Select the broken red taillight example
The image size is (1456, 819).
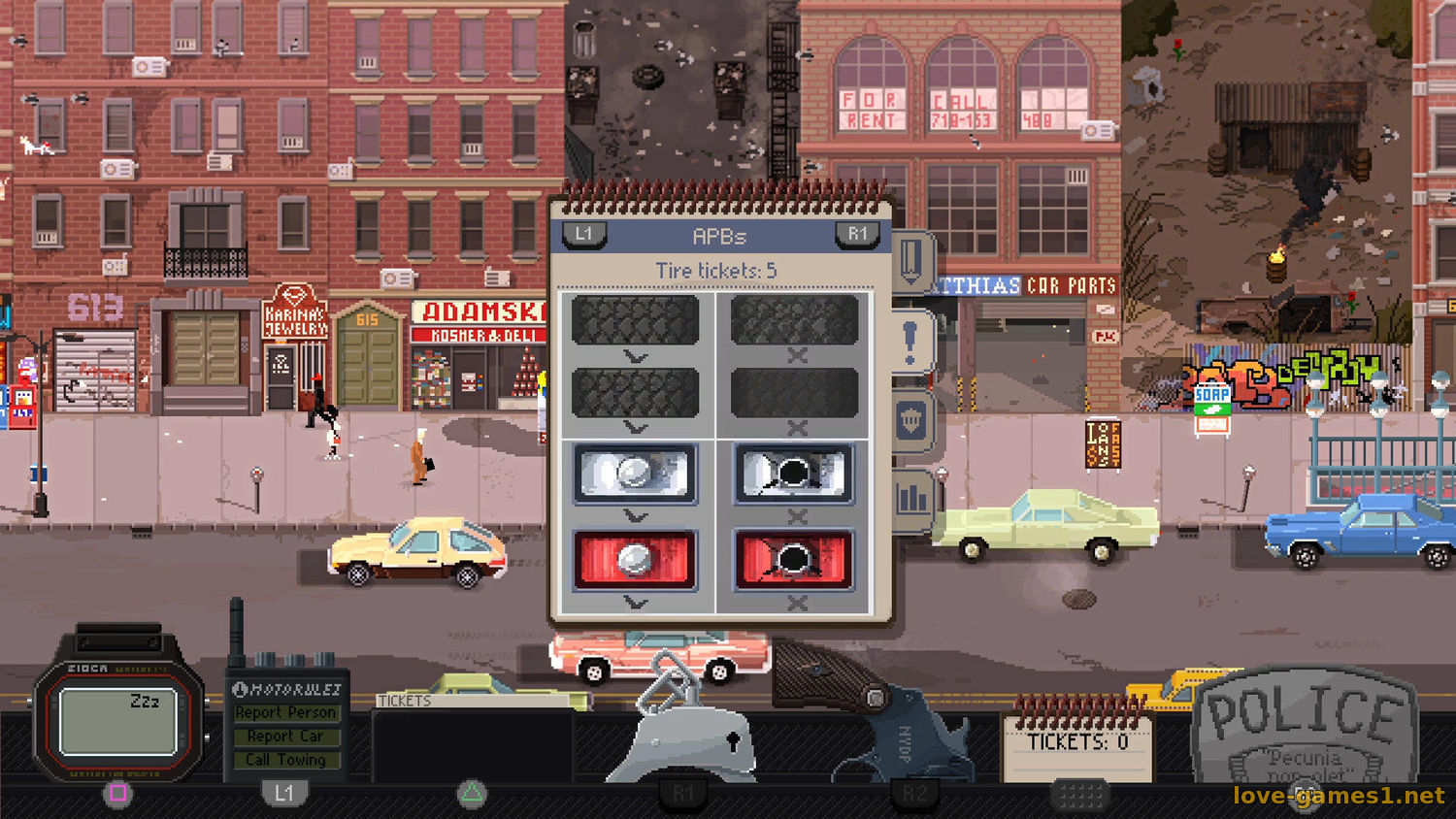(794, 560)
